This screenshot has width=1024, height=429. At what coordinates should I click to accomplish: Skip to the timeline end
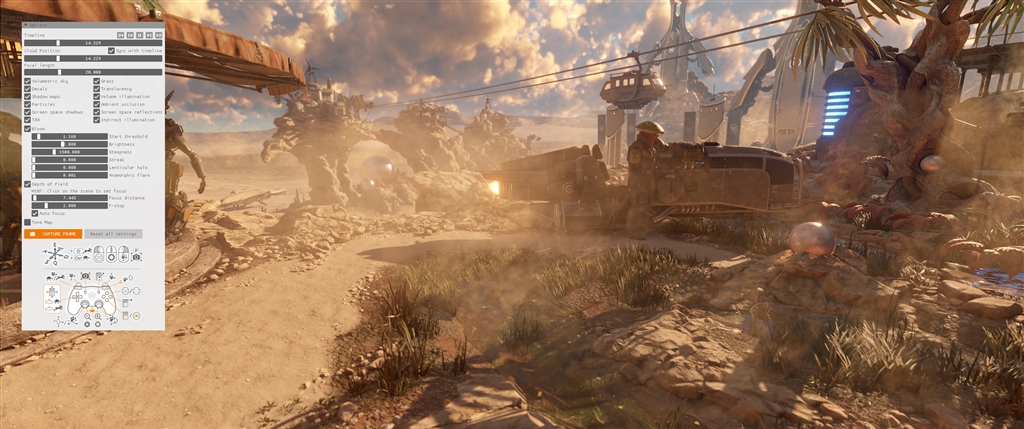pos(158,35)
